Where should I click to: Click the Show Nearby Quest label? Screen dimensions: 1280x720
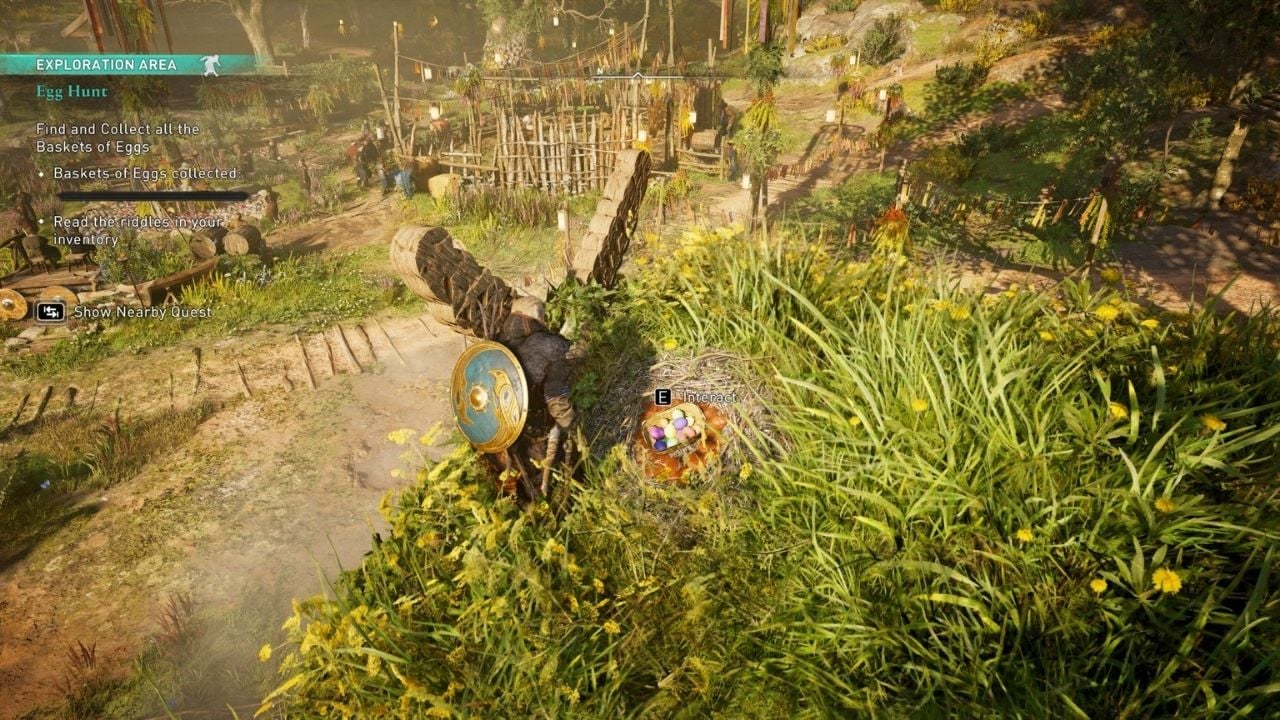142,312
